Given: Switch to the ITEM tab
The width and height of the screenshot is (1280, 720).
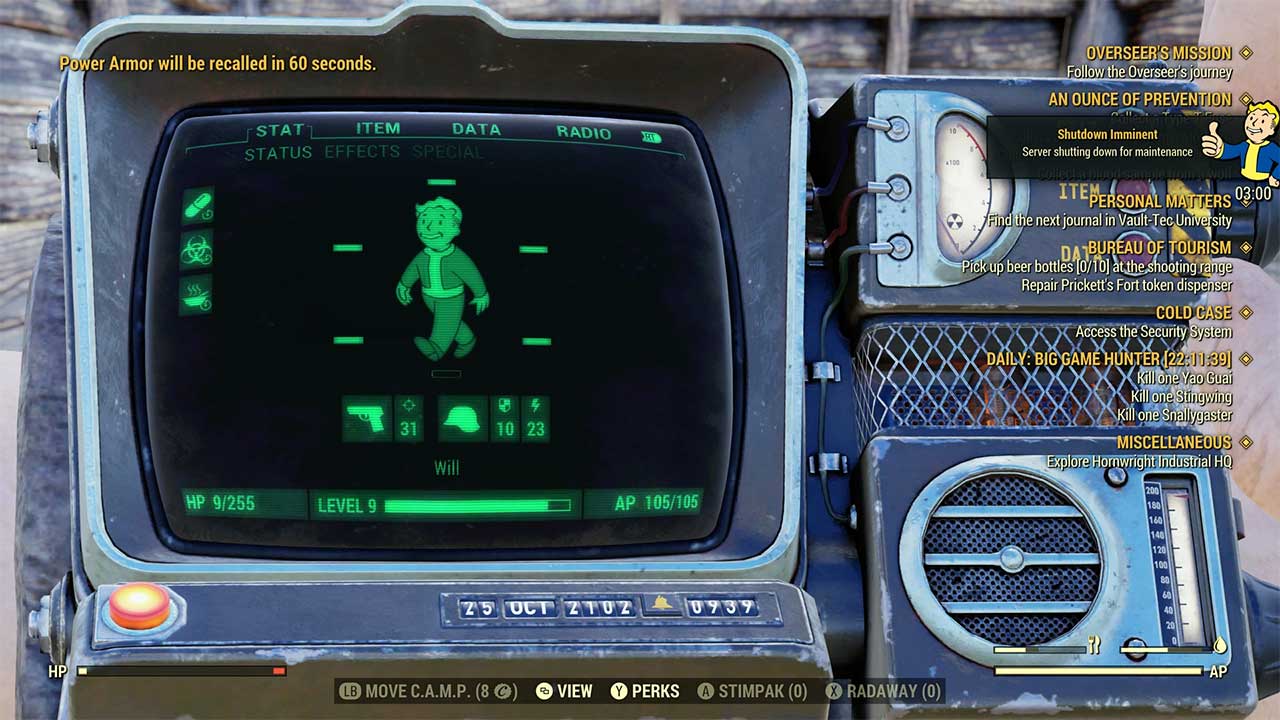Looking at the screenshot, I should 376,128.
